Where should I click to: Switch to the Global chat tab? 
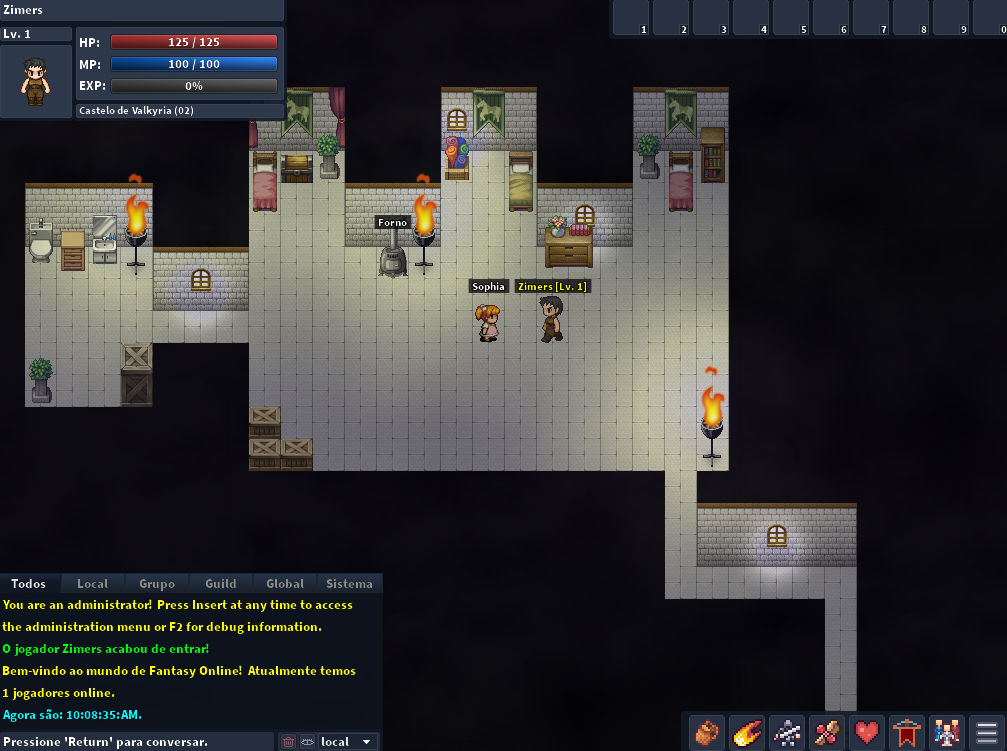click(x=285, y=584)
